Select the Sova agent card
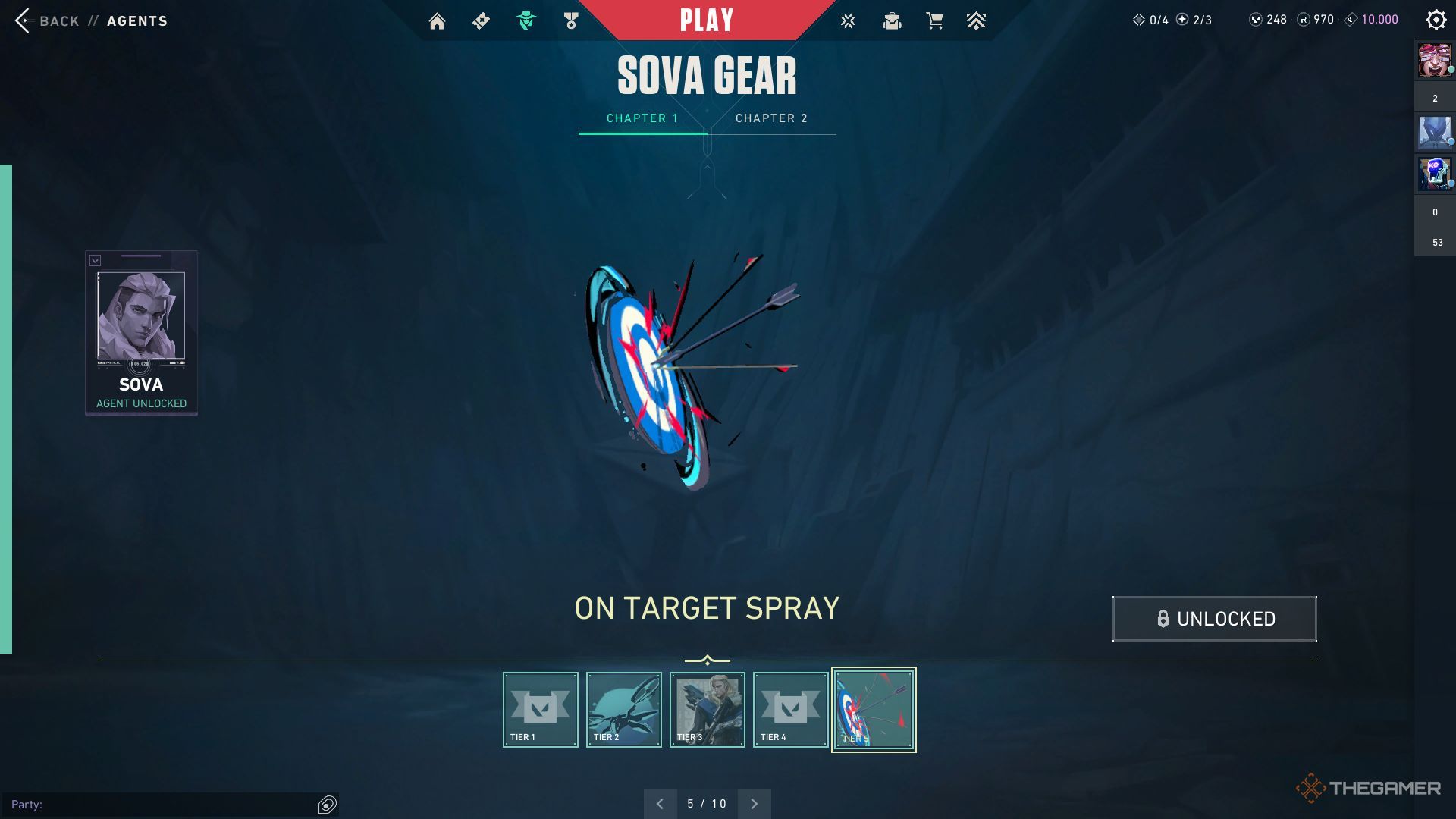This screenshot has height=819, width=1456. (141, 332)
